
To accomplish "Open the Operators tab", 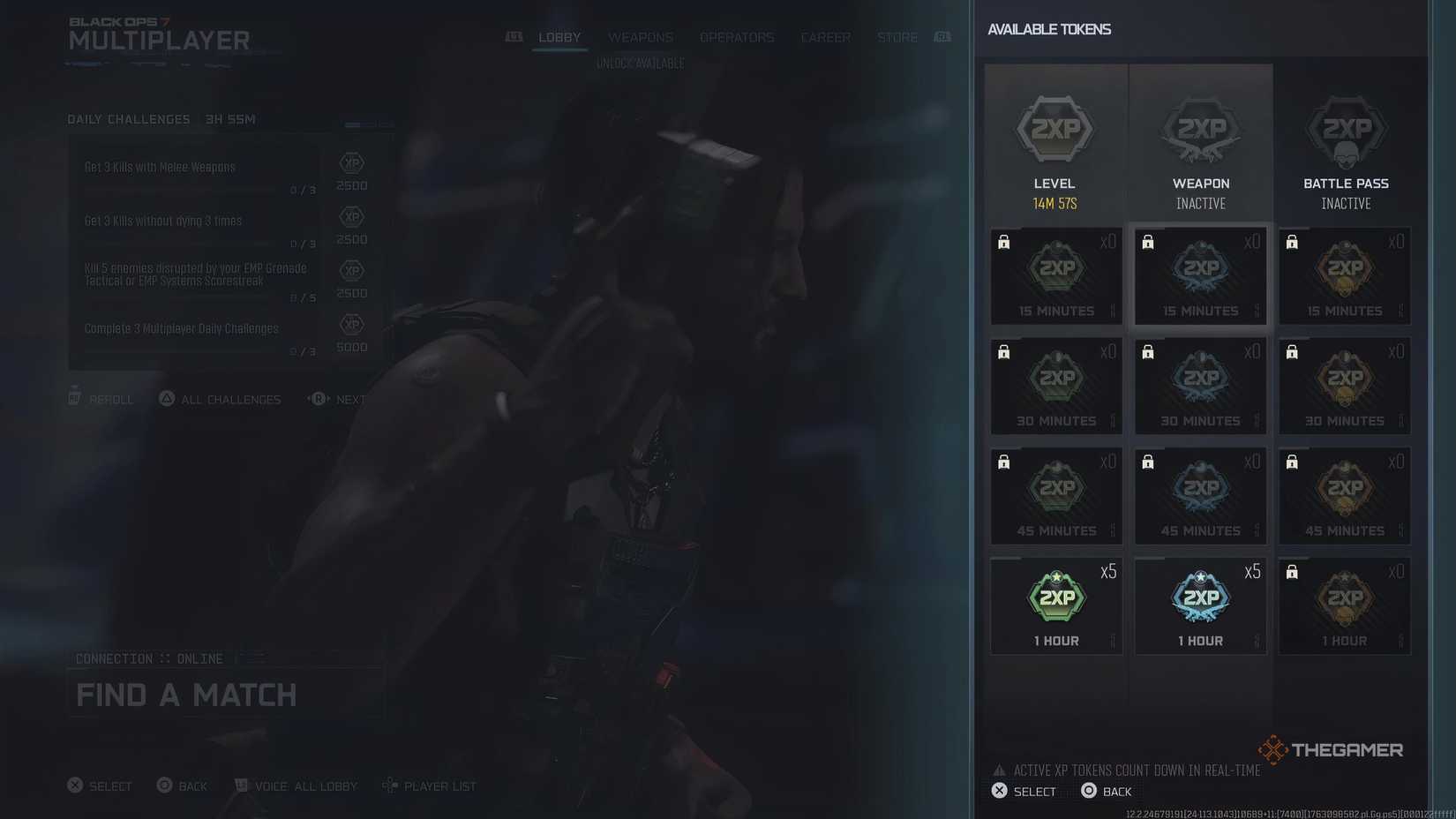I will click(737, 37).
